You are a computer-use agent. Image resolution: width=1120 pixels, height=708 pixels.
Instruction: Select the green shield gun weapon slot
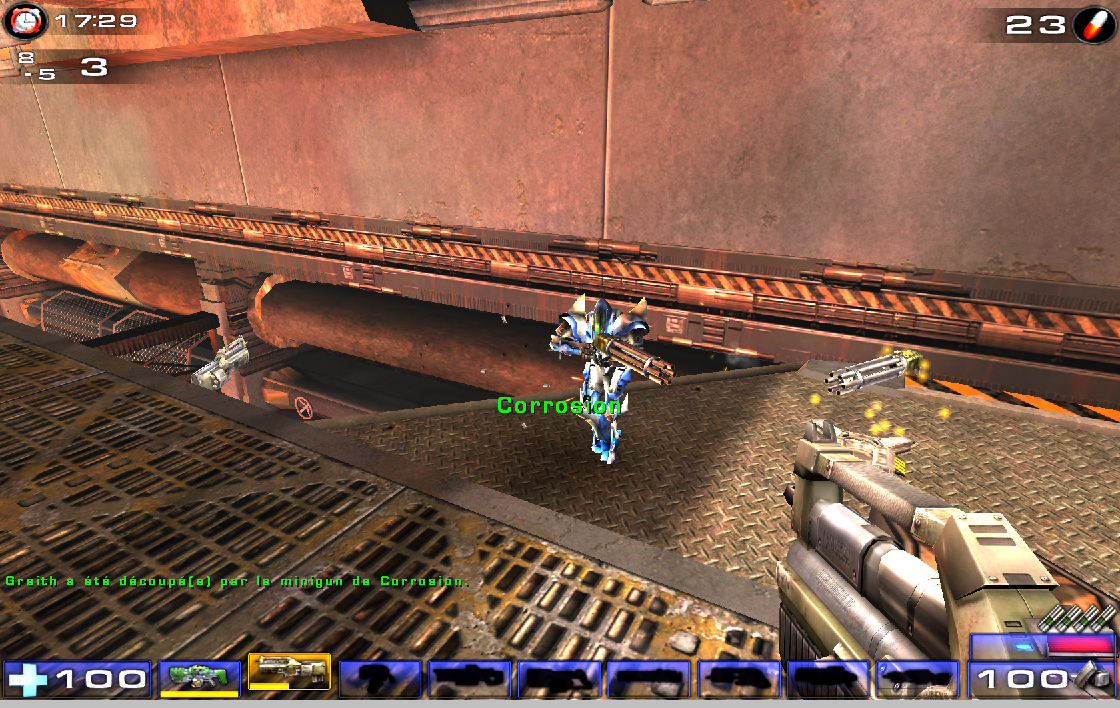tap(200, 677)
